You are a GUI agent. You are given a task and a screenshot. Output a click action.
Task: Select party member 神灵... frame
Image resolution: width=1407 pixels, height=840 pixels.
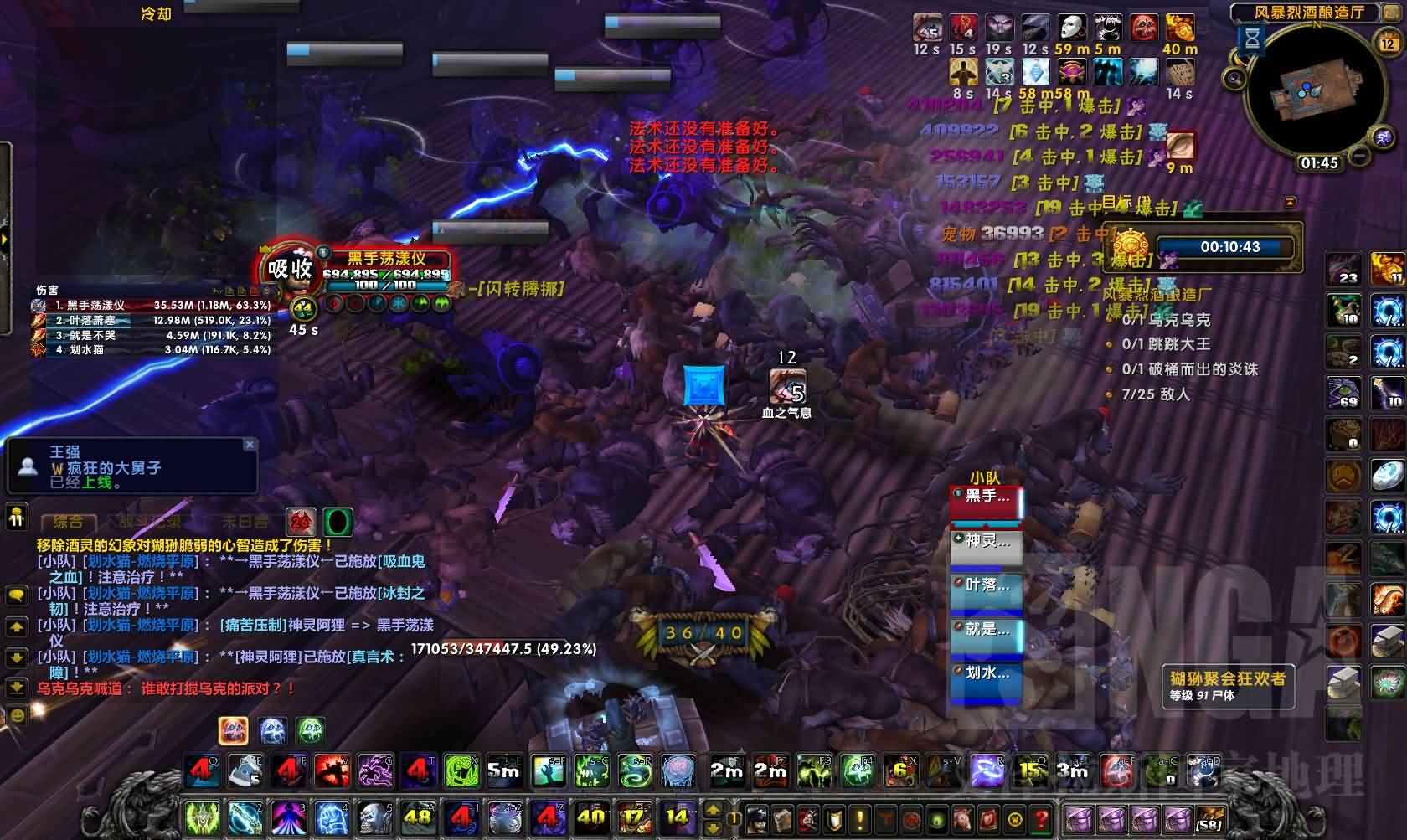pyautogui.click(x=987, y=542)
